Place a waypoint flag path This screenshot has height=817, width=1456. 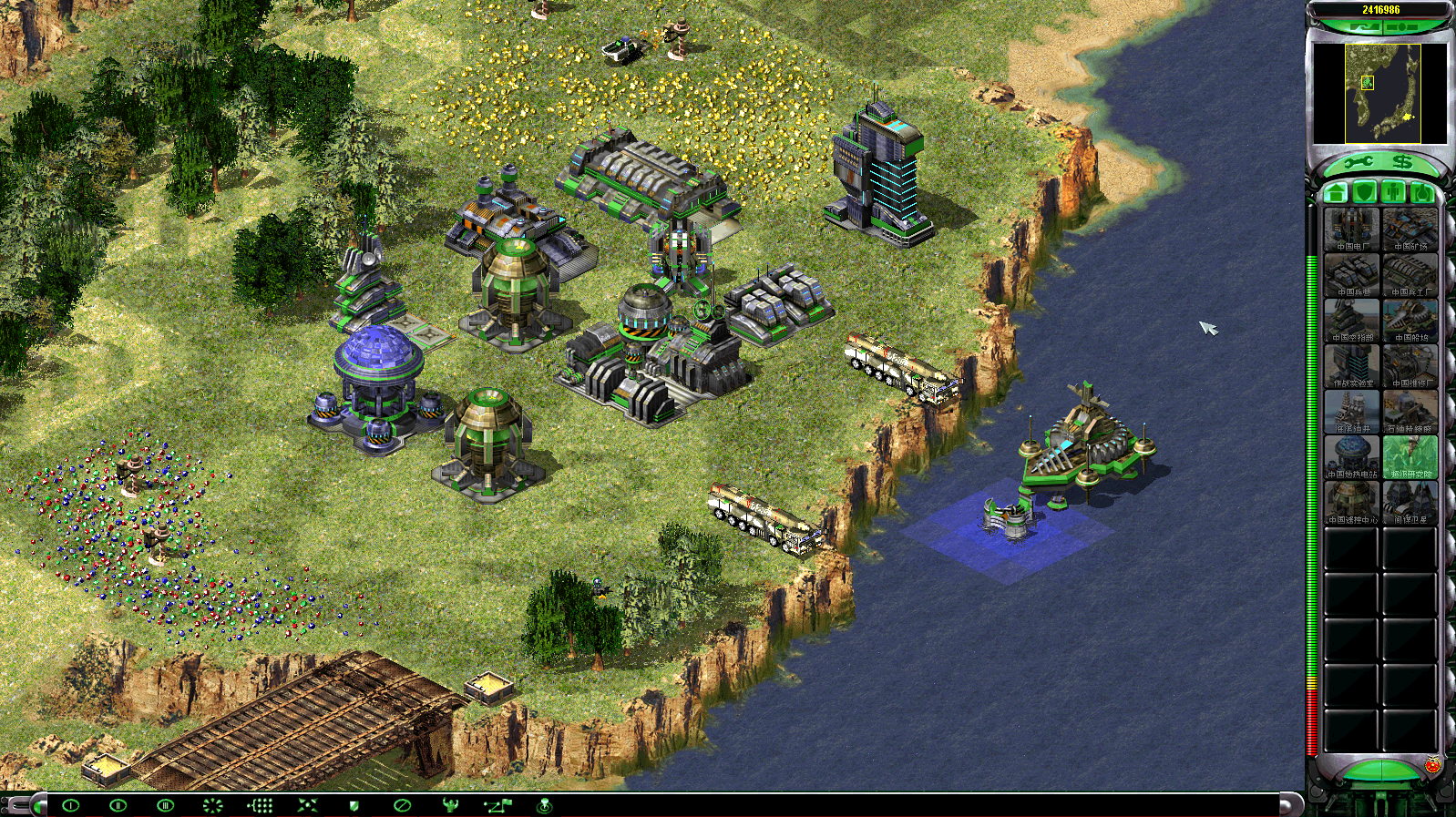(x=497, y=805)
